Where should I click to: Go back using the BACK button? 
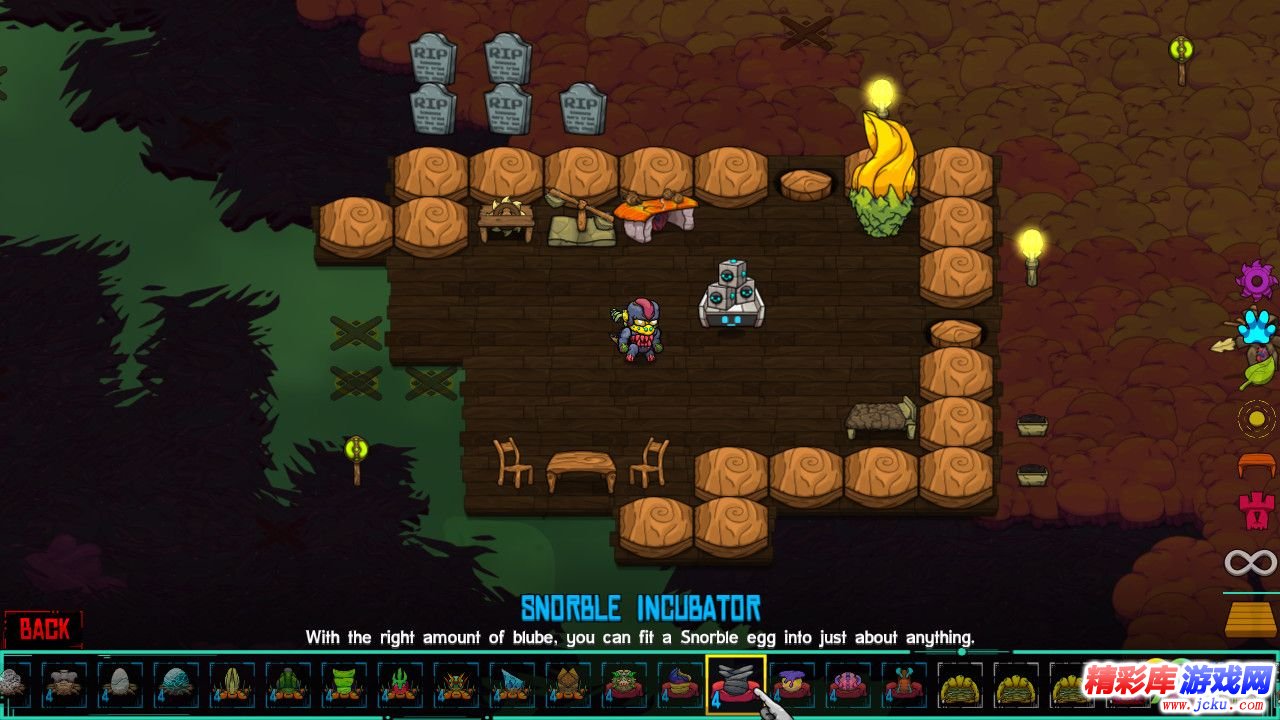(x=45, y=629)
